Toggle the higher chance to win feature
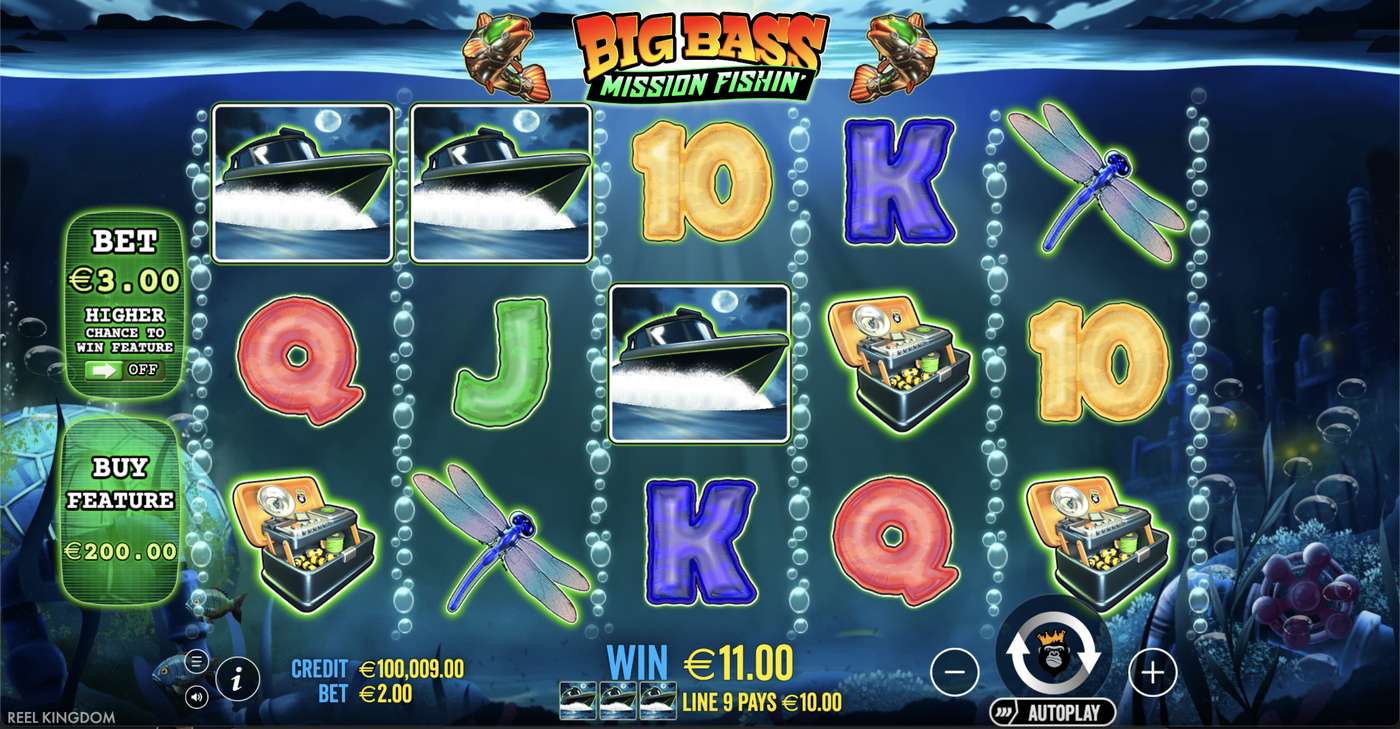The width and height of the screenshot is (1400, 729). (x=125, y=370)
